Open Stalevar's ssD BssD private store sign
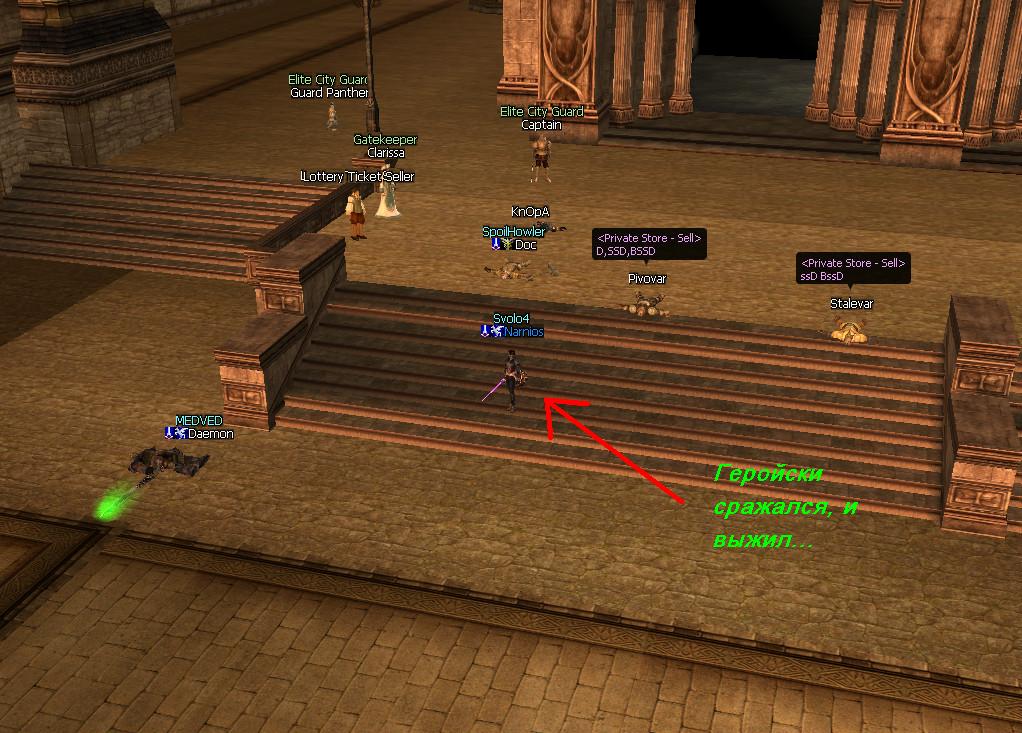 [x=852, y=269]
